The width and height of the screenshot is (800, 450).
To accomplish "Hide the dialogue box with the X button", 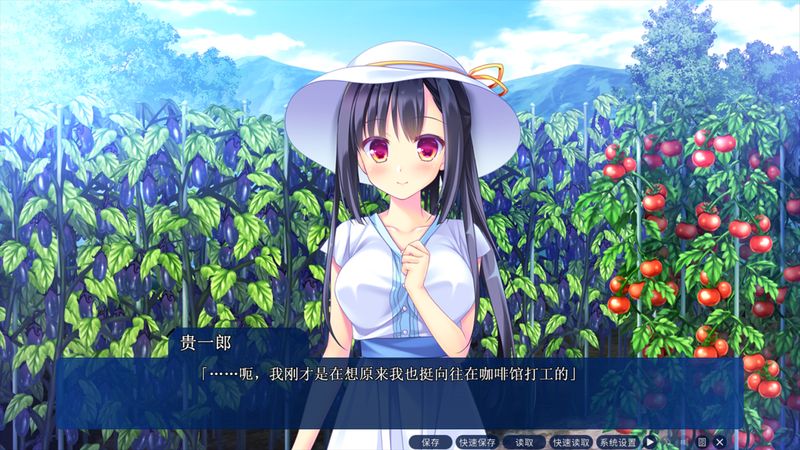I will coord(719,441).
